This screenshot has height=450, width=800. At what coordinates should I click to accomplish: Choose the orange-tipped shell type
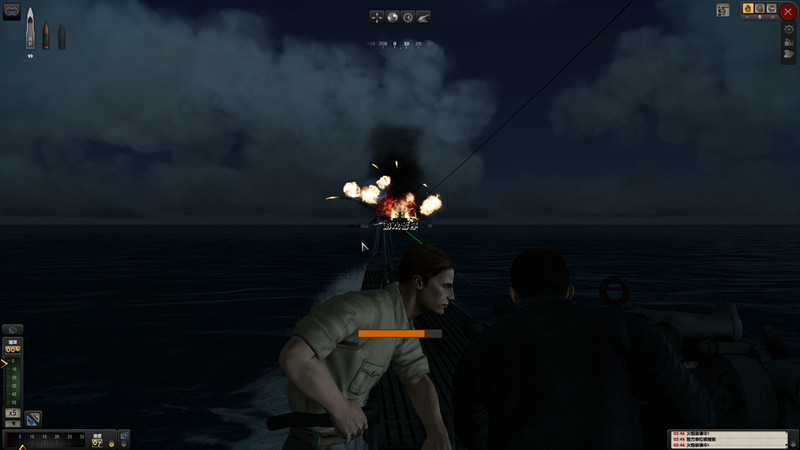46,36
